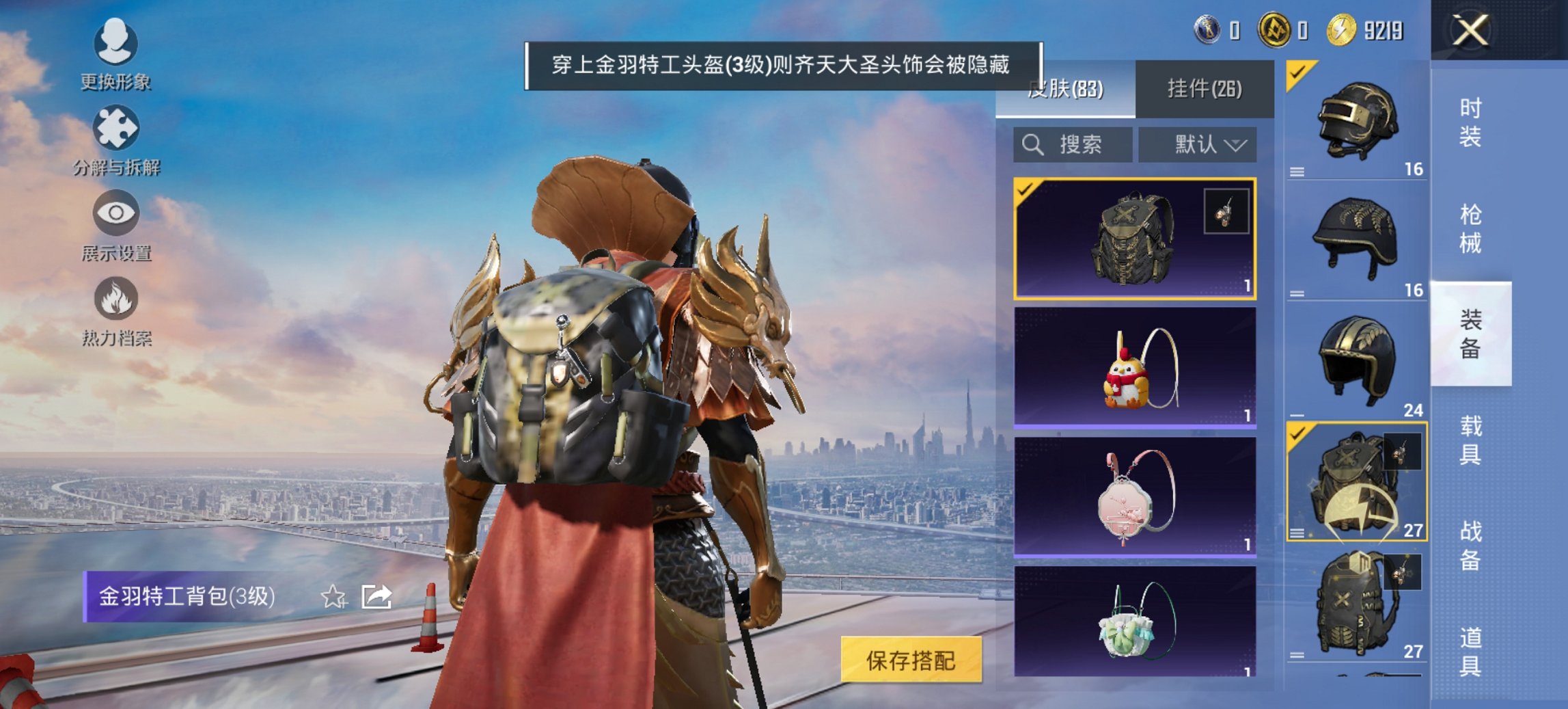Switch to the 挂件(26) tab
The image size is (1568, 709).
click(1205, 89)
